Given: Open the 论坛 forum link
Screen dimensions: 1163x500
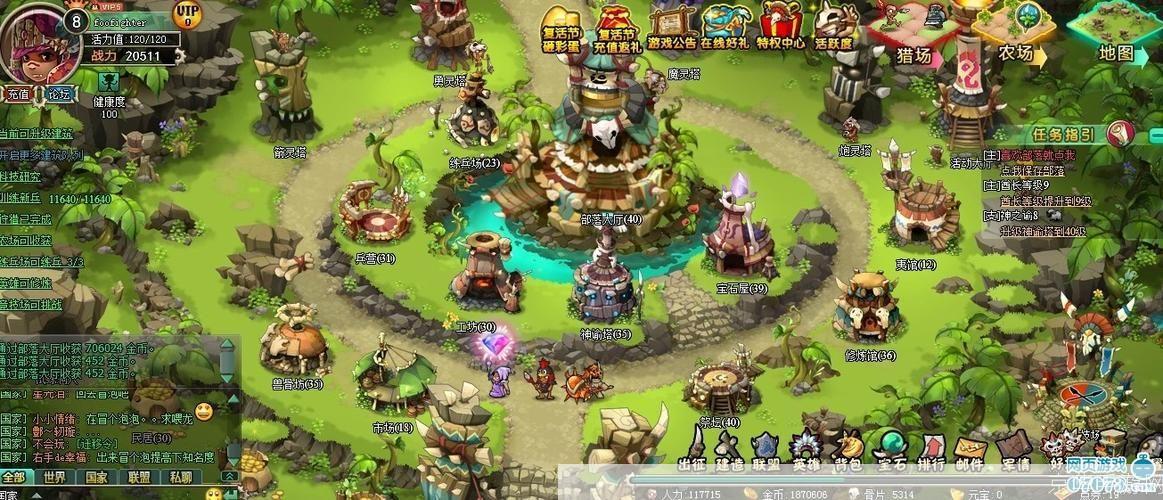Looking at the screenshot, I should 59,94.
